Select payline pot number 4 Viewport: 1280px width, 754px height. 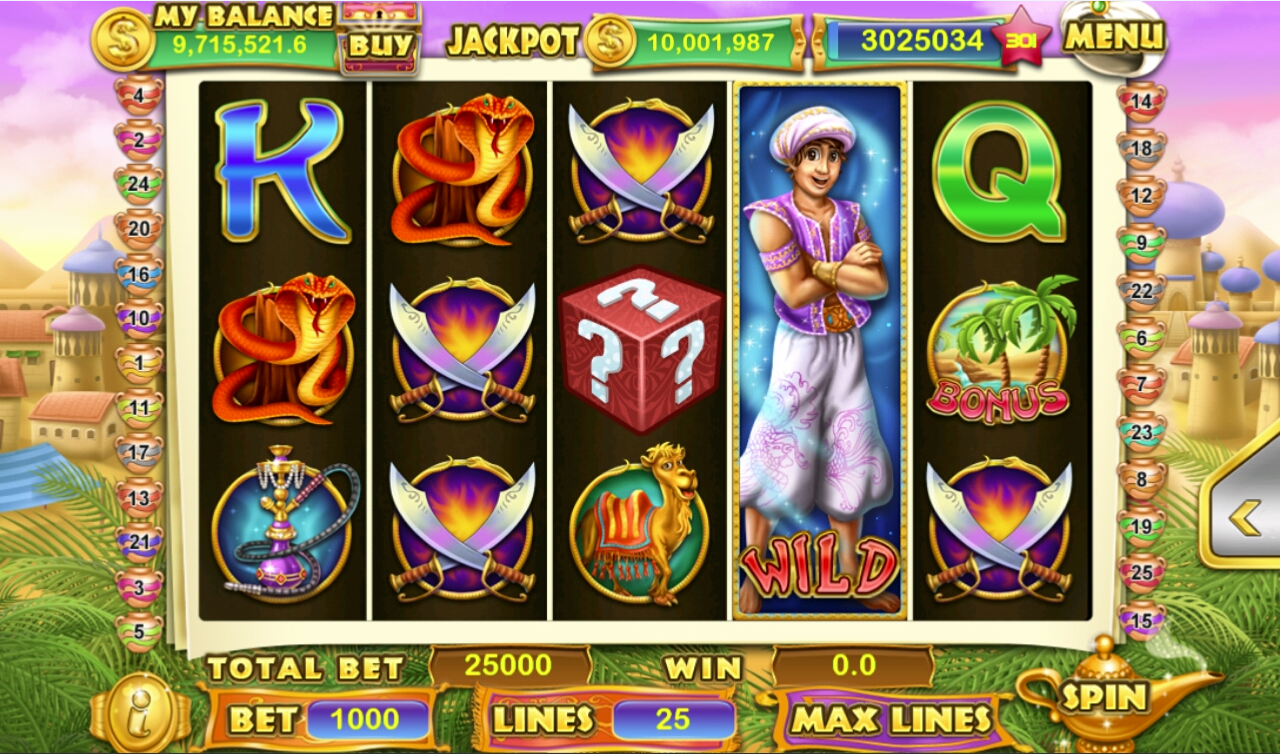click(138, 96)
